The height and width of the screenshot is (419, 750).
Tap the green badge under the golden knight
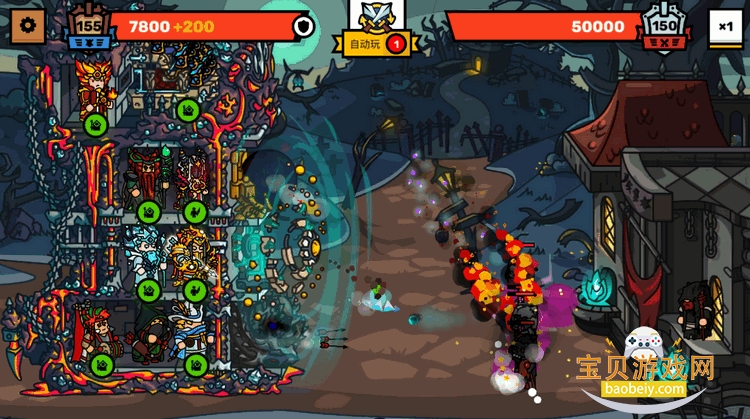click(x=194, y=291)
